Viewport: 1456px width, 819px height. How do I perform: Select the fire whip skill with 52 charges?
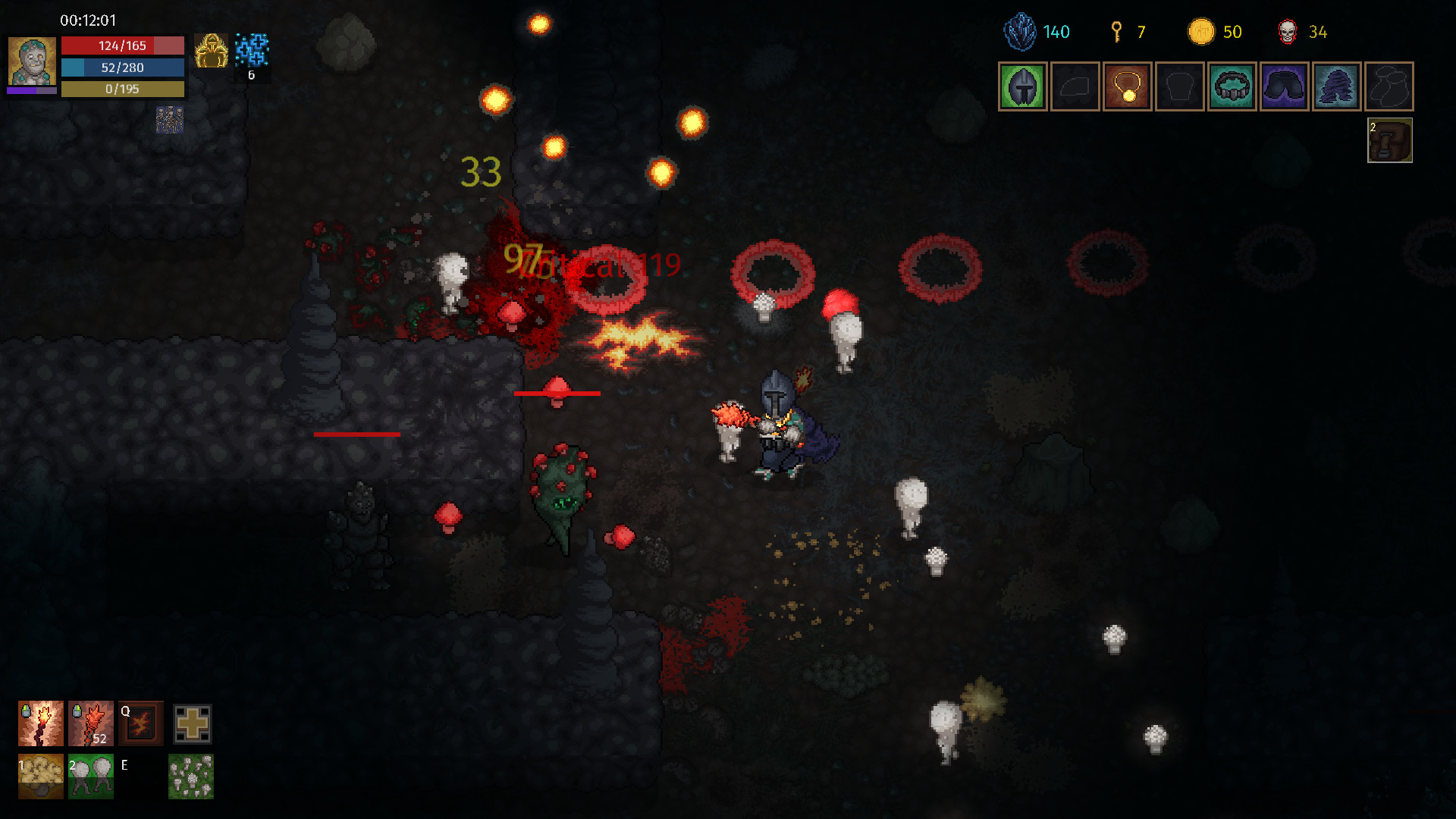[90, 723]
